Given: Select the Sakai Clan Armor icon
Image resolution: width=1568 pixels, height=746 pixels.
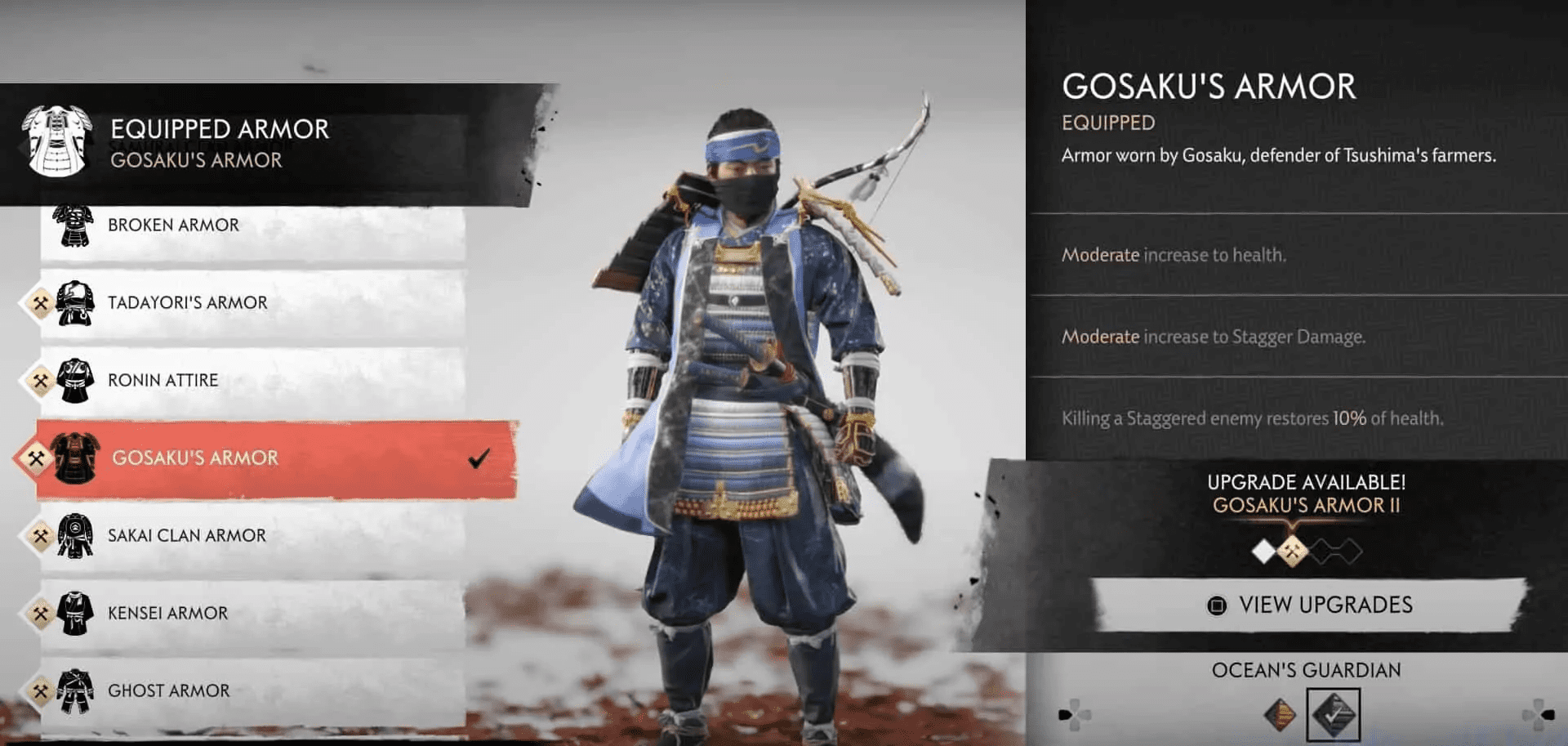Looking at the screenshot, I should click(73, 535).
